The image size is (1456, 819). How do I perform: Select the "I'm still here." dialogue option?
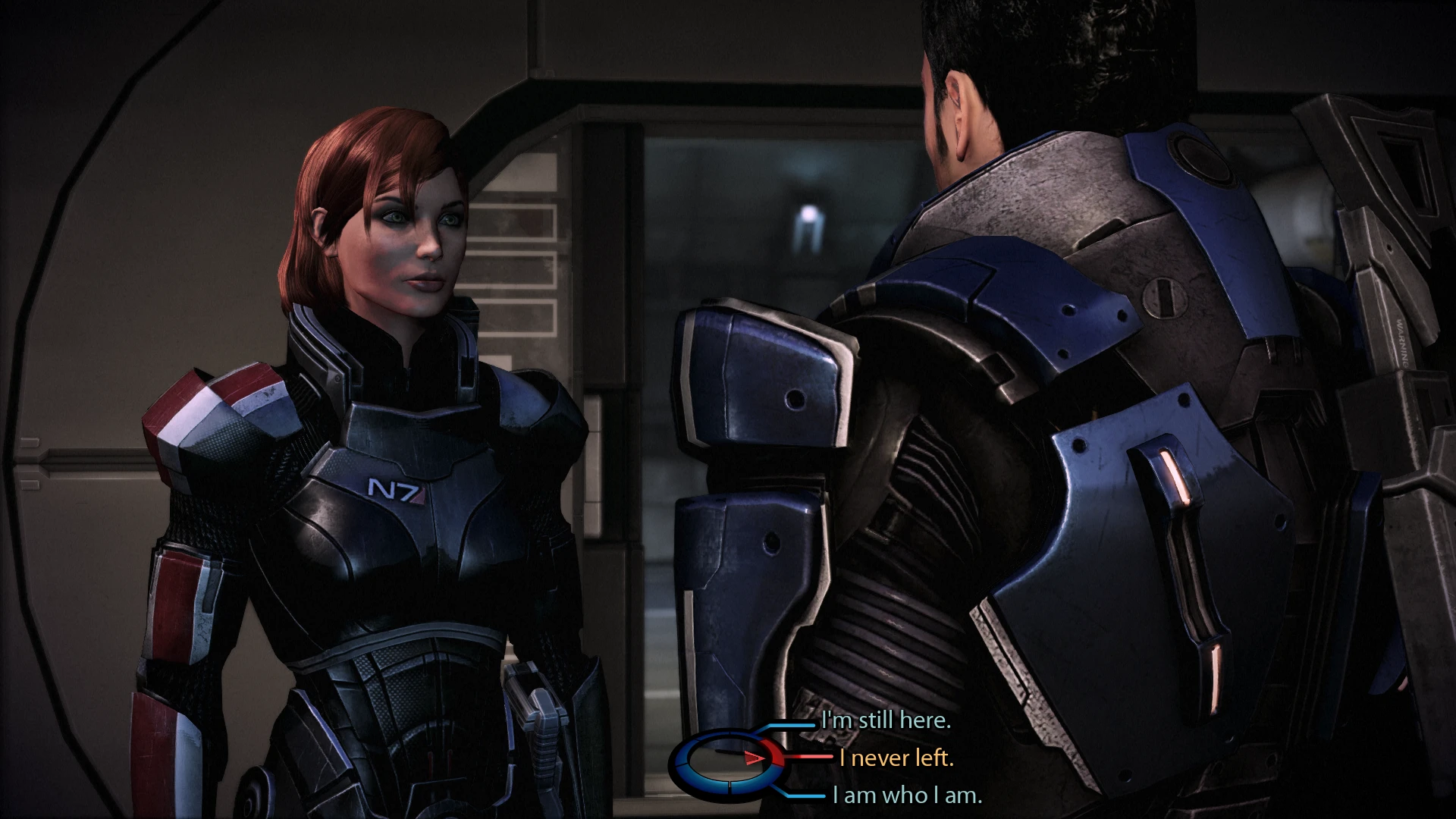(x=886, y=720)
